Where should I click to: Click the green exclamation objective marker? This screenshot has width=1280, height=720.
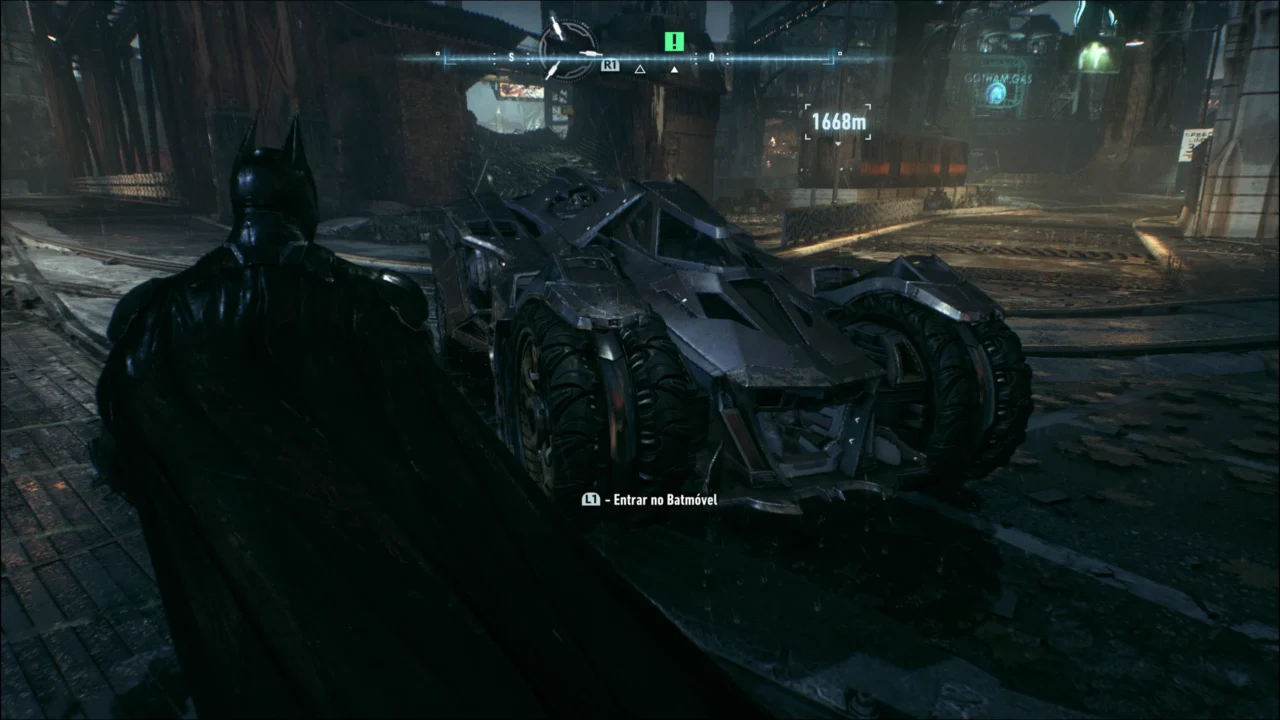[x=675, y=41]
